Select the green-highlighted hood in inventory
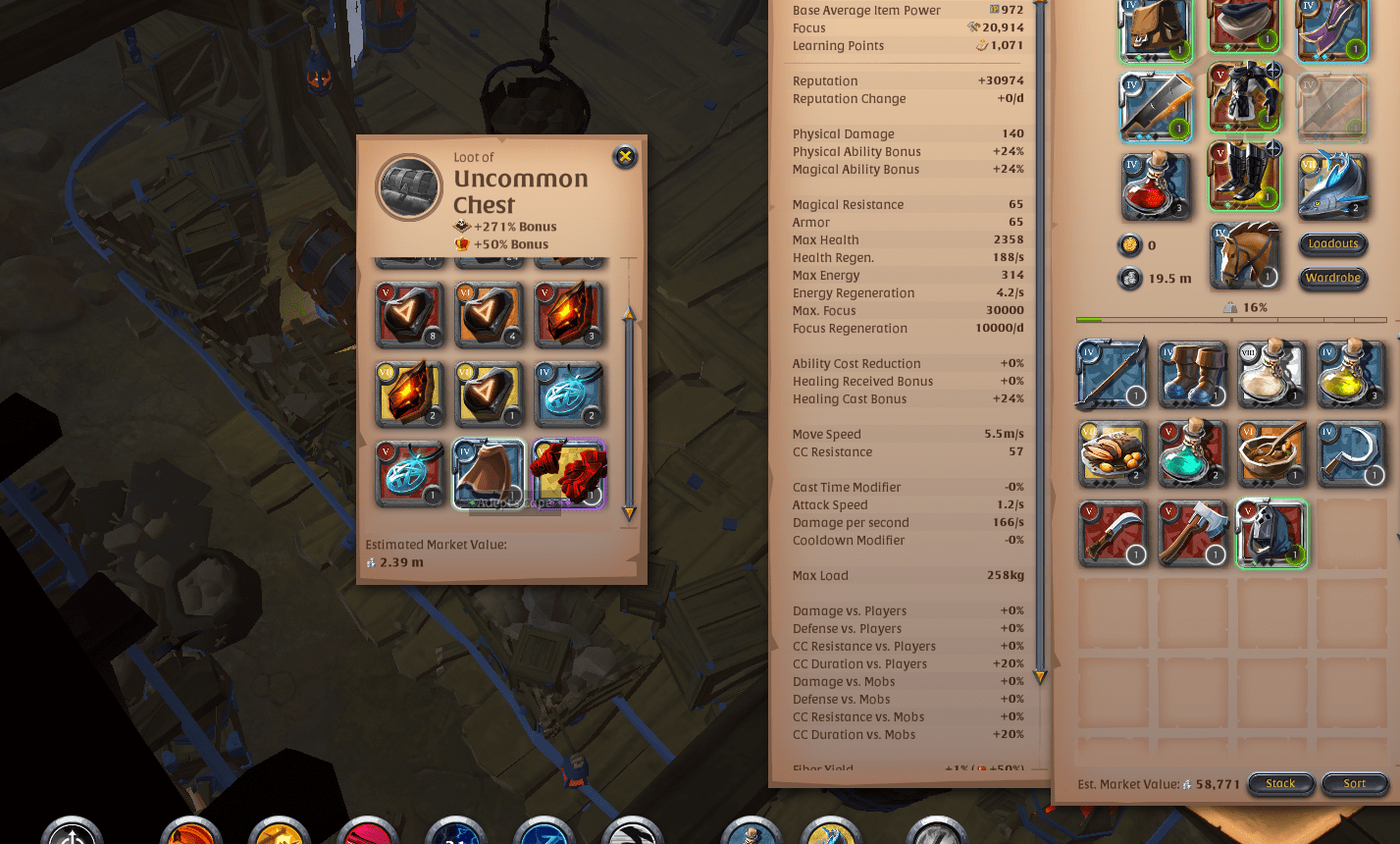 (1271, 535)
